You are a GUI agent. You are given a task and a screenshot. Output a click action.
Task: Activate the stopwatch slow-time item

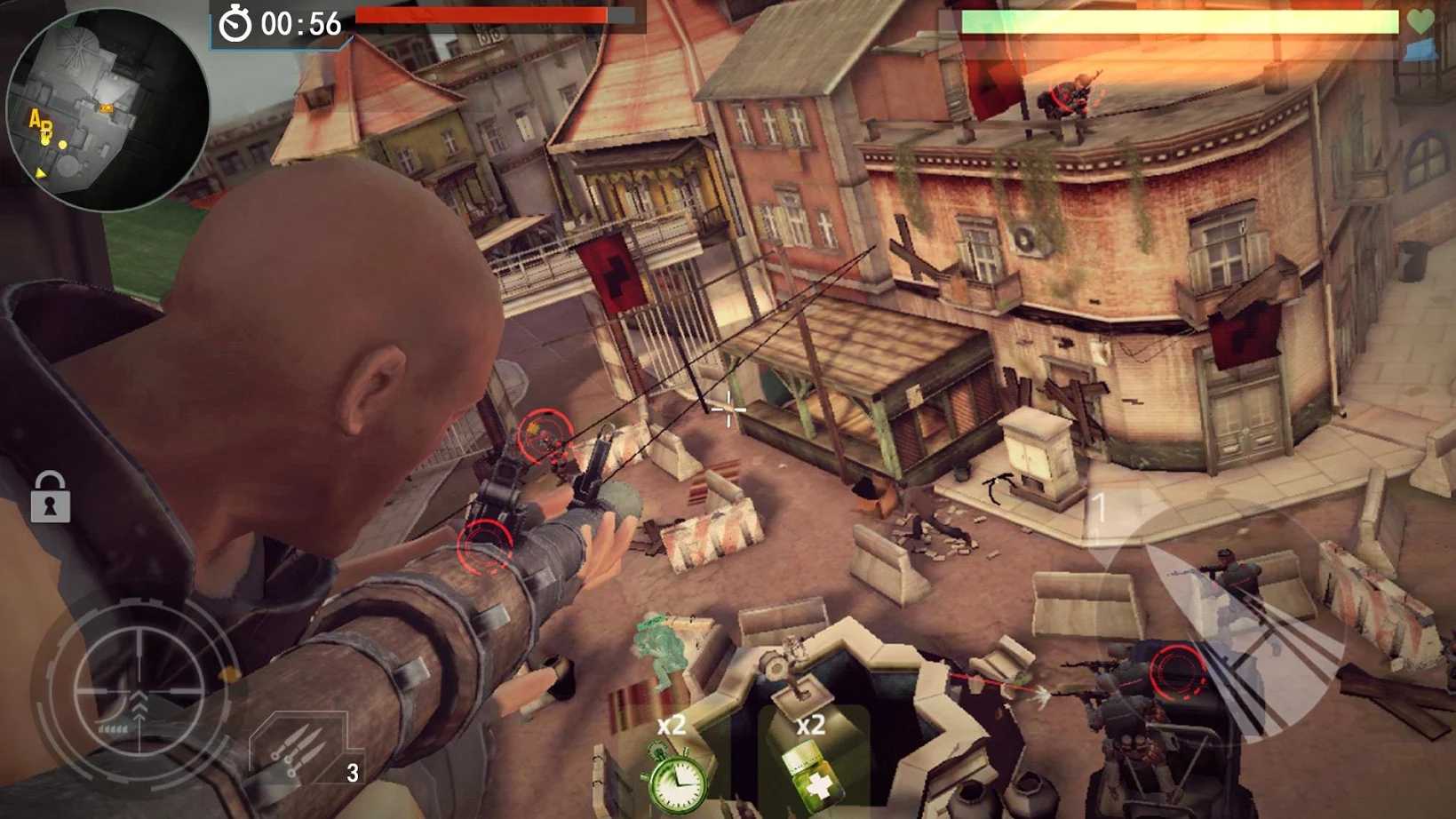click(675, 775)
